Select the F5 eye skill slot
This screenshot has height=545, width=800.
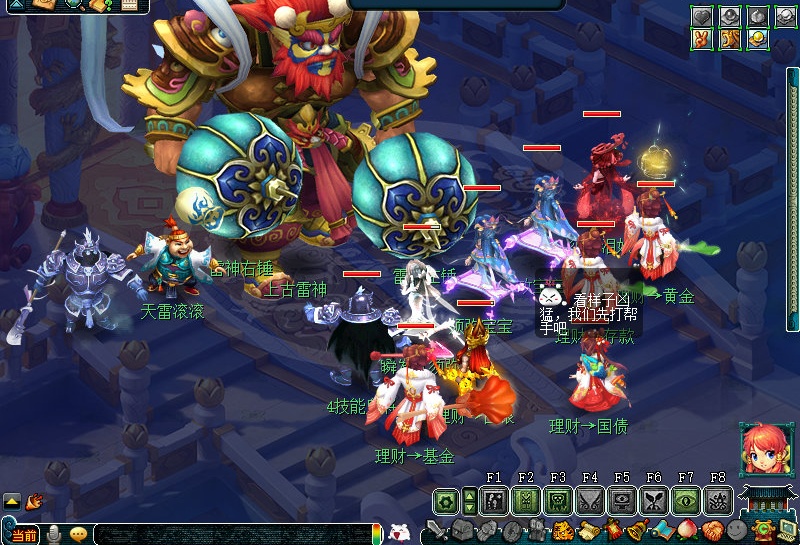[622, 500]
